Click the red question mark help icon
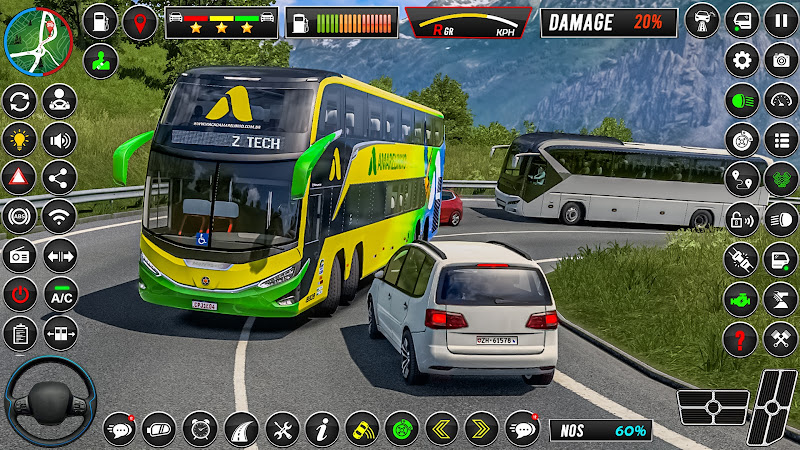The image size is (800, 450). pyautogui.click(x=742, y=336)
